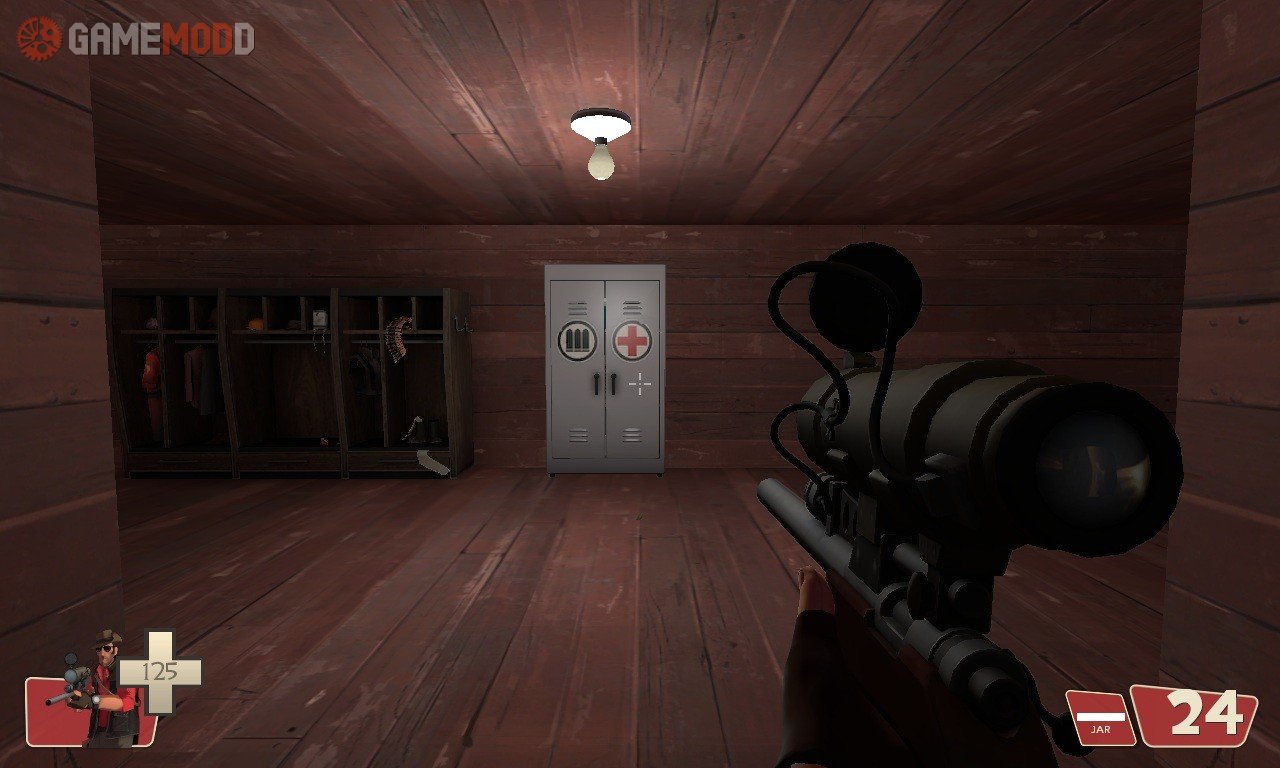The image size is (1280, 768).
Task: Open the GameModd logo link
Action: tap(135, 39)
